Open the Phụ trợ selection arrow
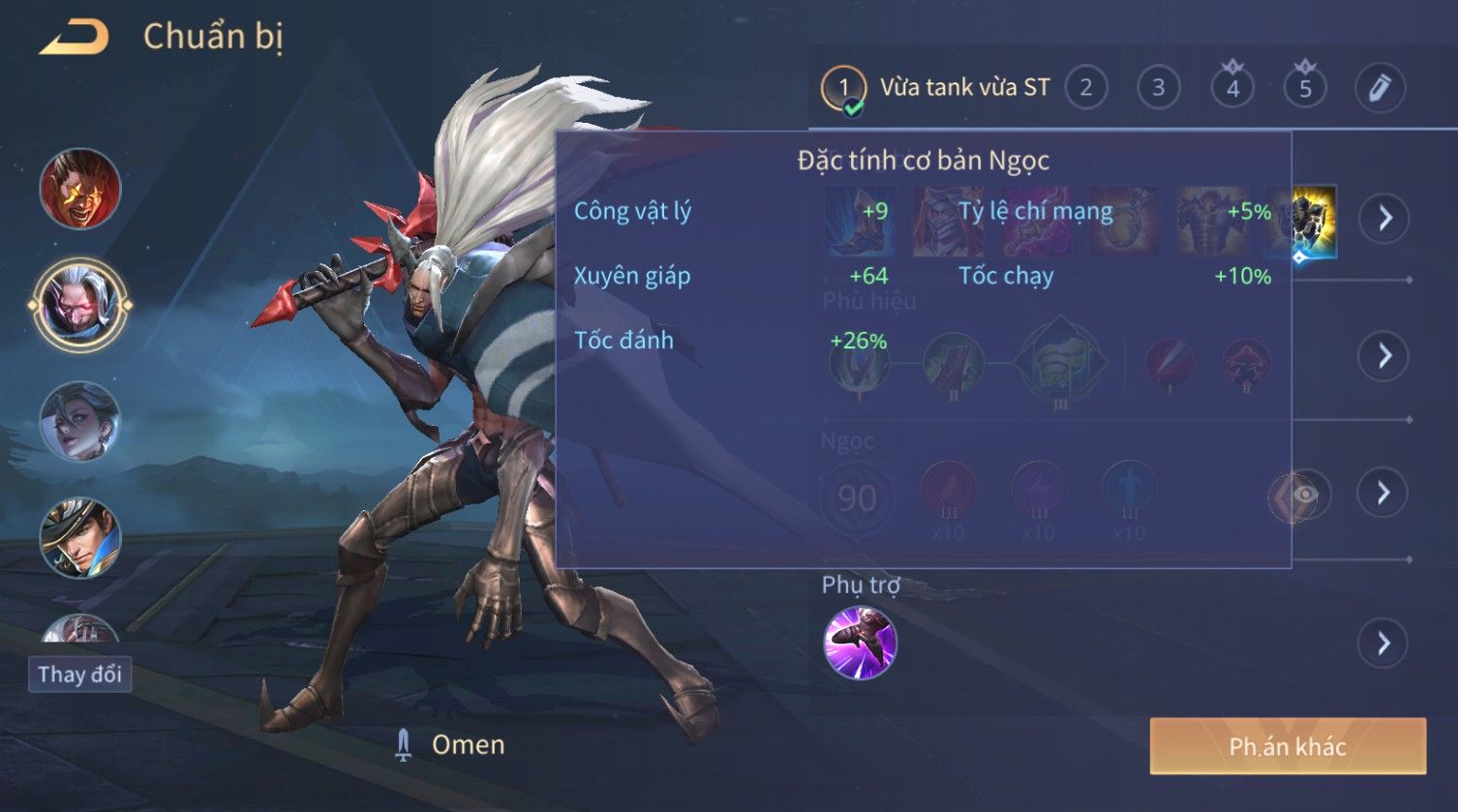The height and width of the screenshot is (812, 1458). 1384,643
